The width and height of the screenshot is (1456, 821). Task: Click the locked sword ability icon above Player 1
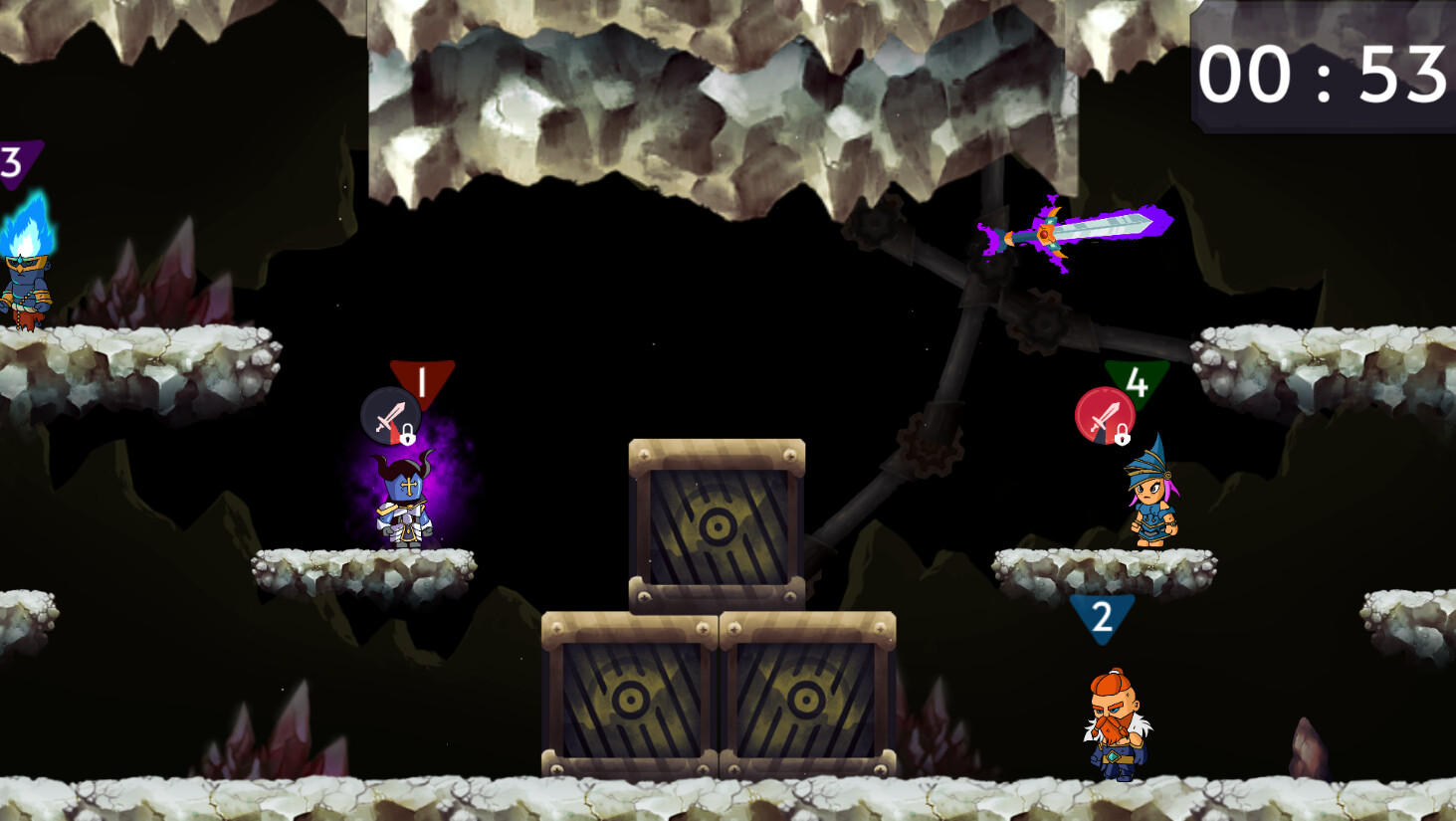click(x=389, y=415)
